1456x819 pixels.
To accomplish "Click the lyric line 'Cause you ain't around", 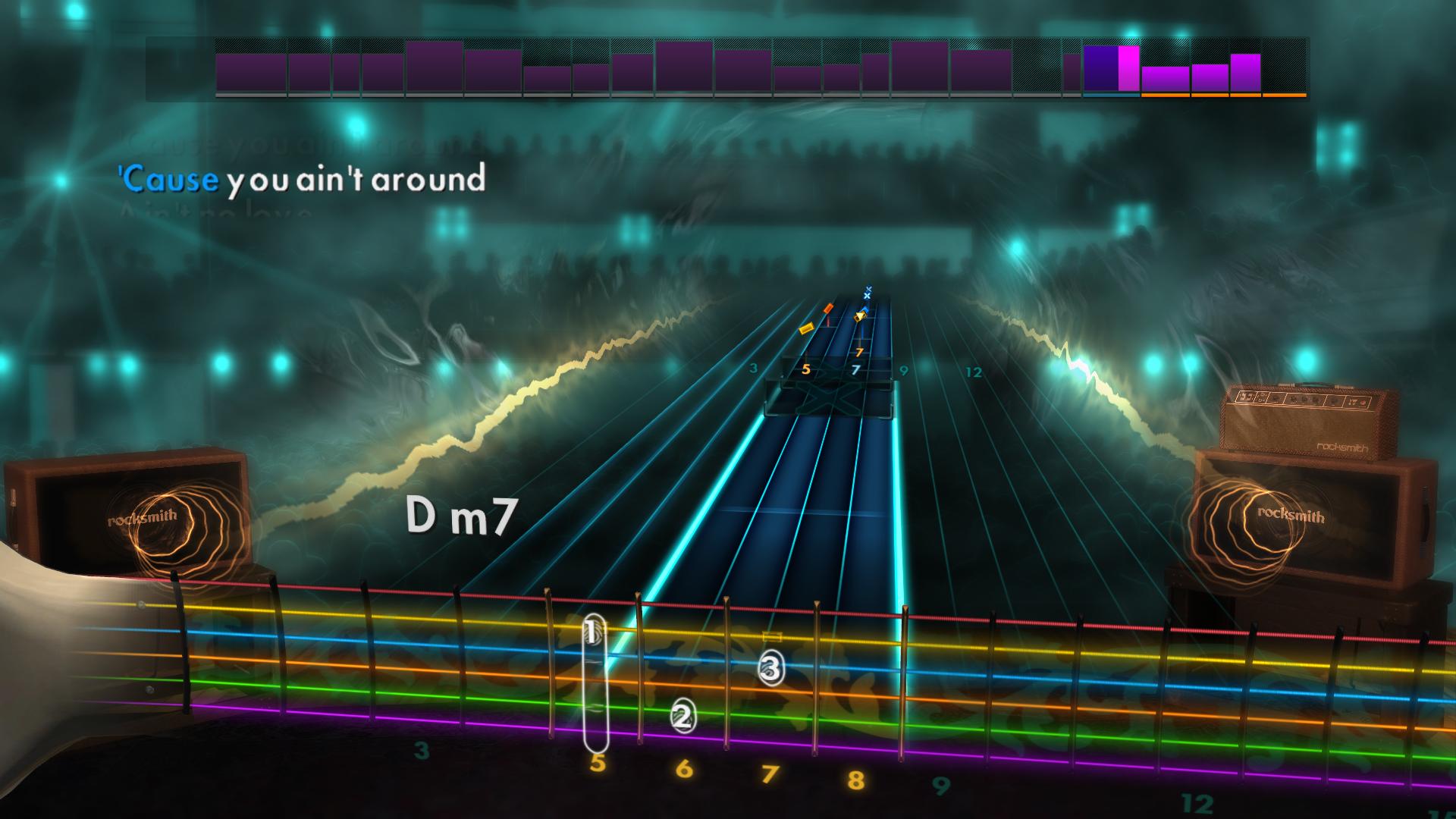I will click(x=300, y=180).
